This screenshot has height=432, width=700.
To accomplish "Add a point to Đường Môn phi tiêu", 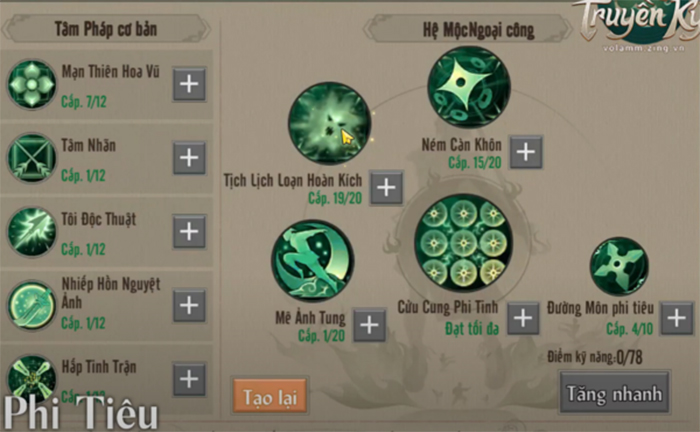I will click(676, 318).
